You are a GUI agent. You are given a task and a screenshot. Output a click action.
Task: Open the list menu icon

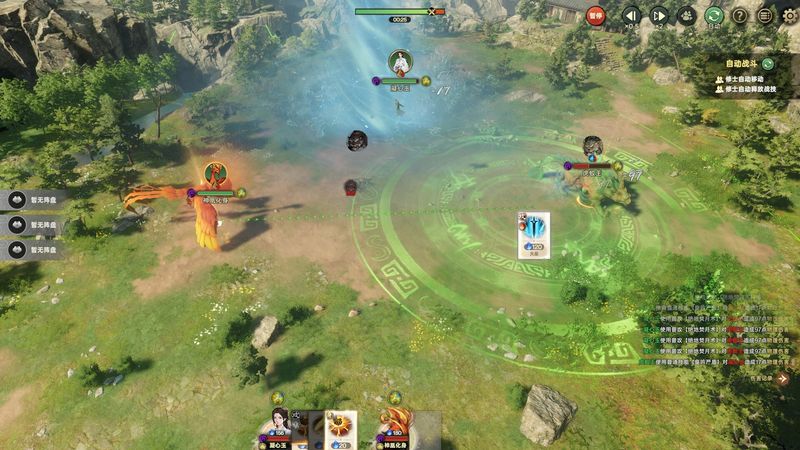pyautogui.click(x=765, y=15)
